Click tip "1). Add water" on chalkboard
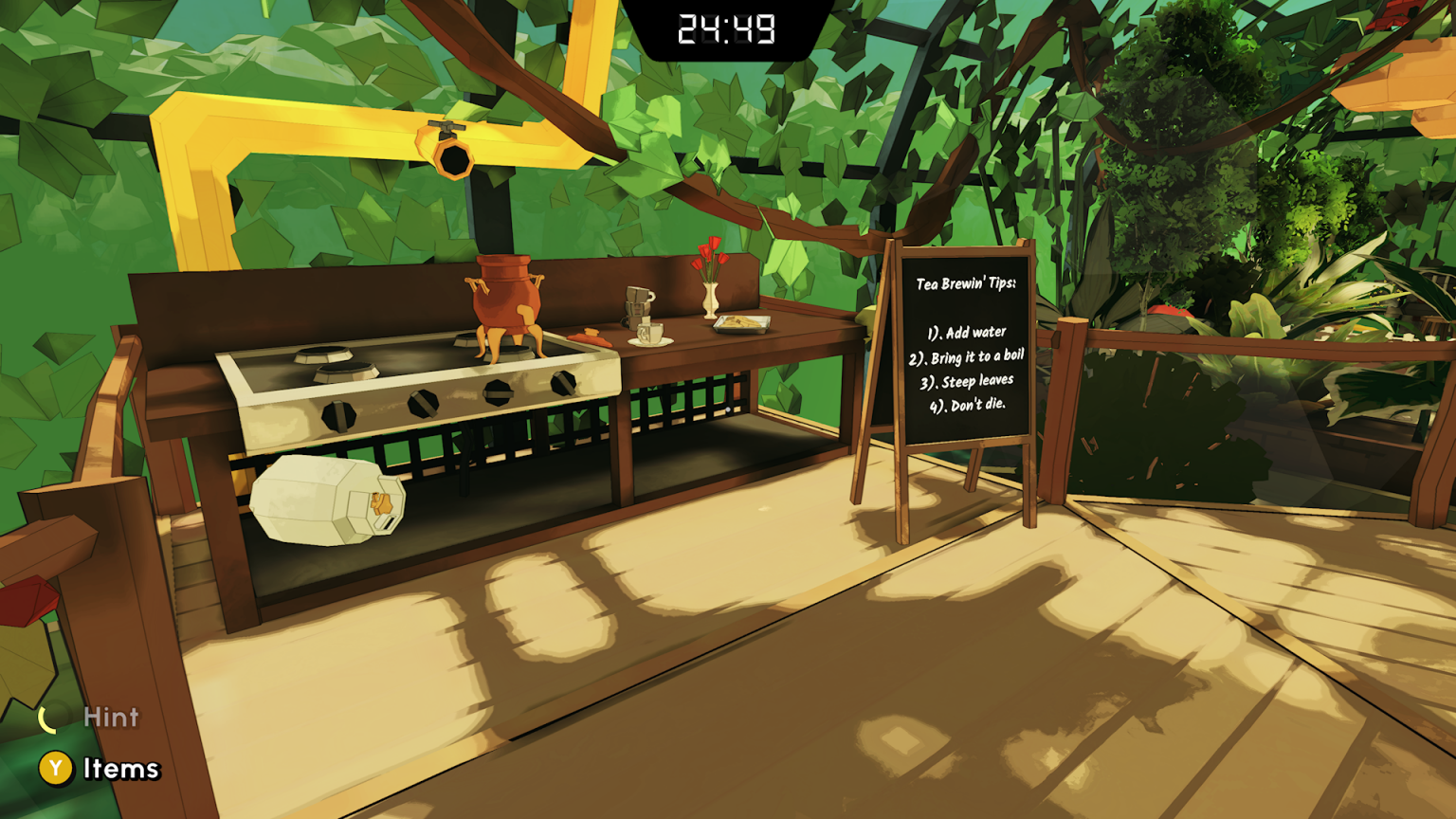1456x819 pixels. click(965, 331)
